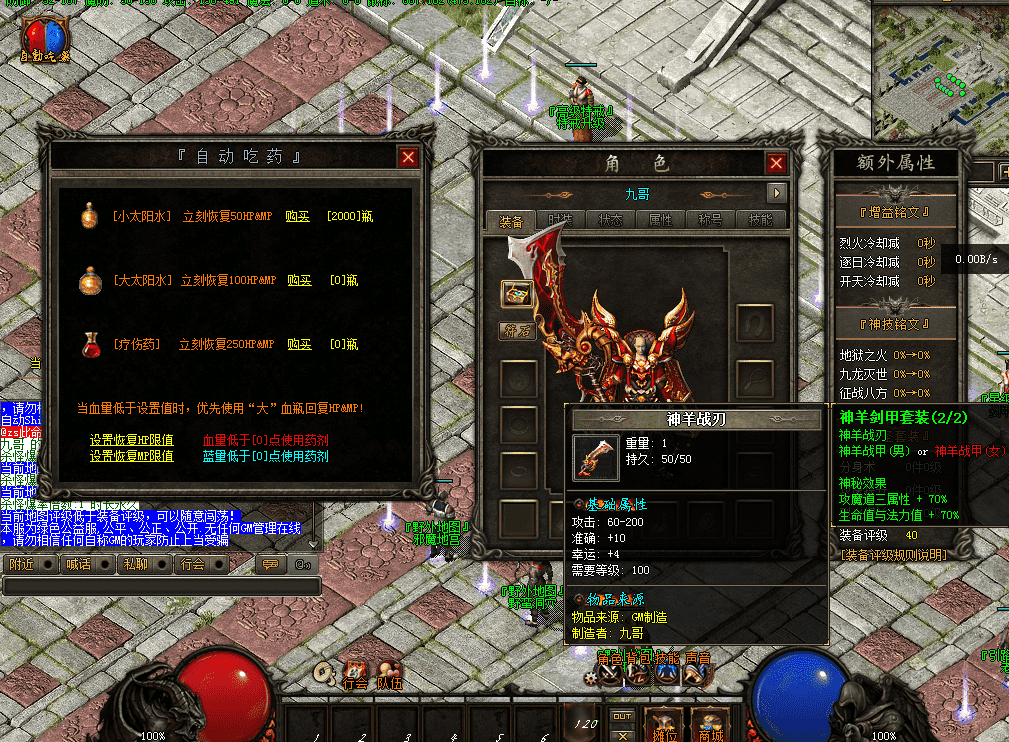The height and width of the screenshot is (742, 1009).
Task: Open the attributes (属性) tab
Action: [661, 221]
